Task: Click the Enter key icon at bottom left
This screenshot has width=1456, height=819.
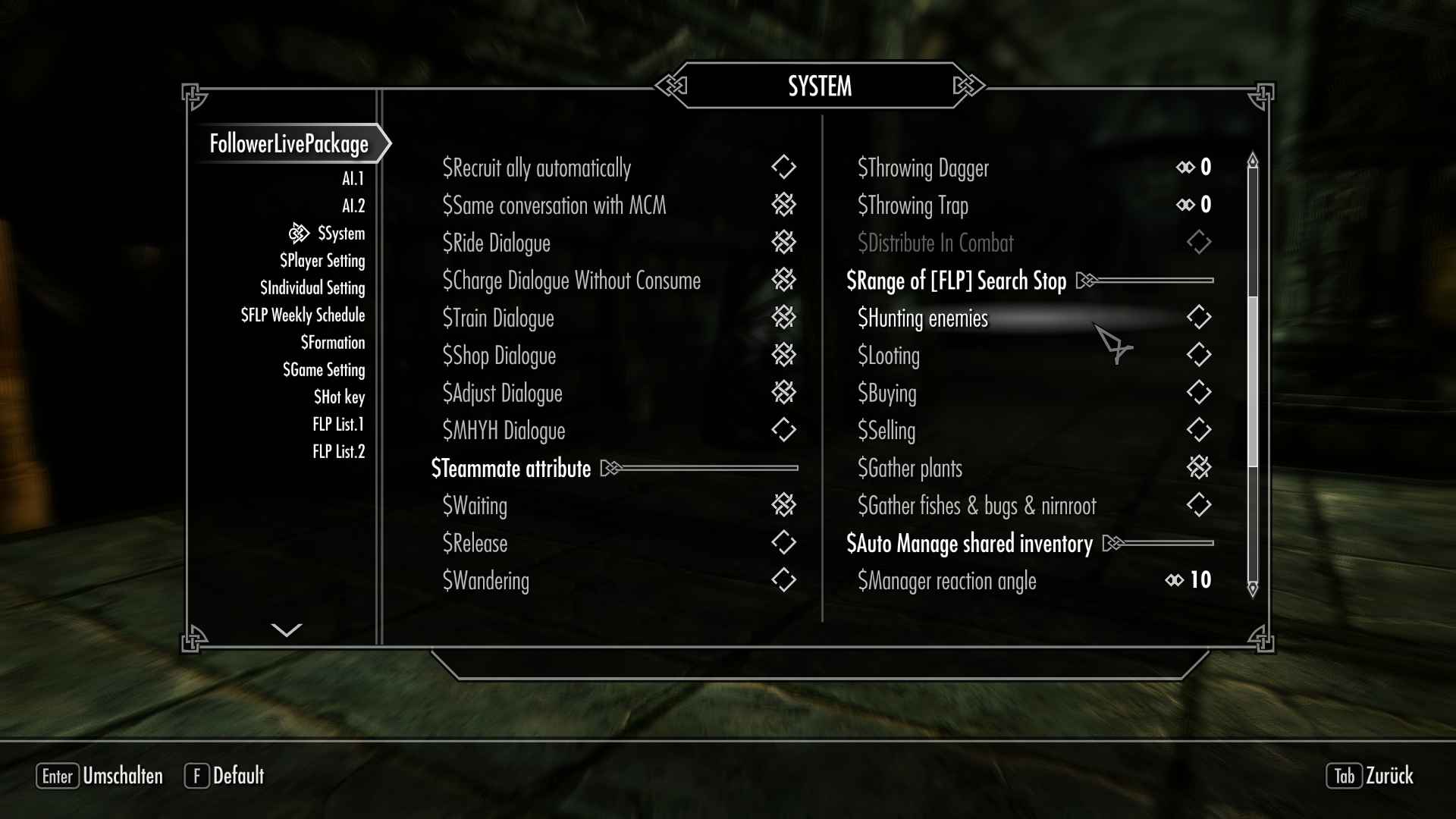Action: (58, 777)
